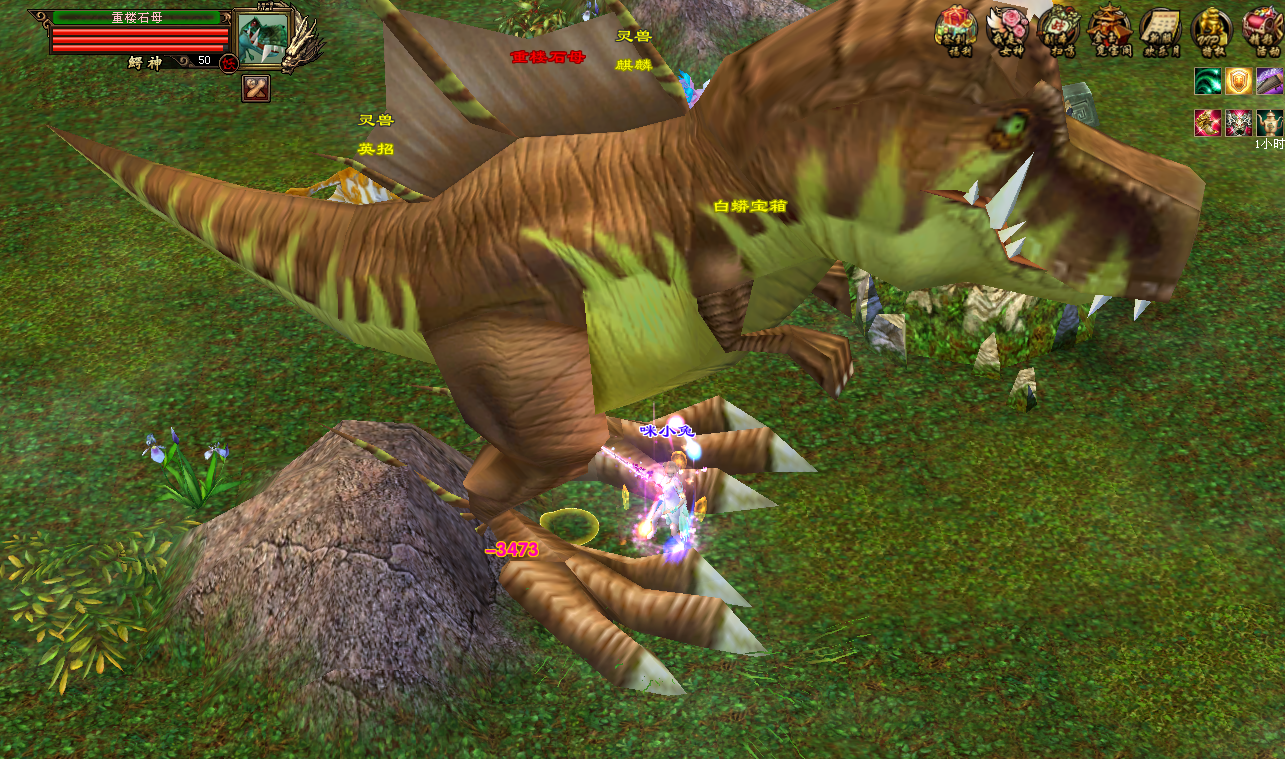
Task: Select the golden dragon buff on red background
Action: (x=1207, y=123)
